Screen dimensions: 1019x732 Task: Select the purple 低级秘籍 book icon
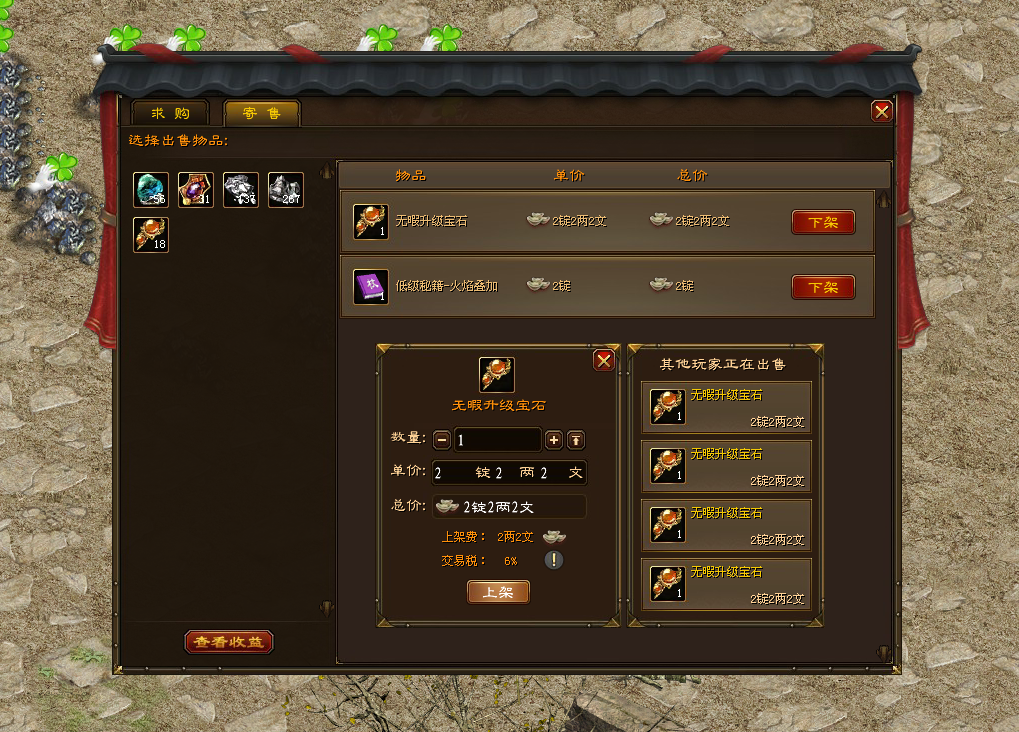(x=371, y=287)
